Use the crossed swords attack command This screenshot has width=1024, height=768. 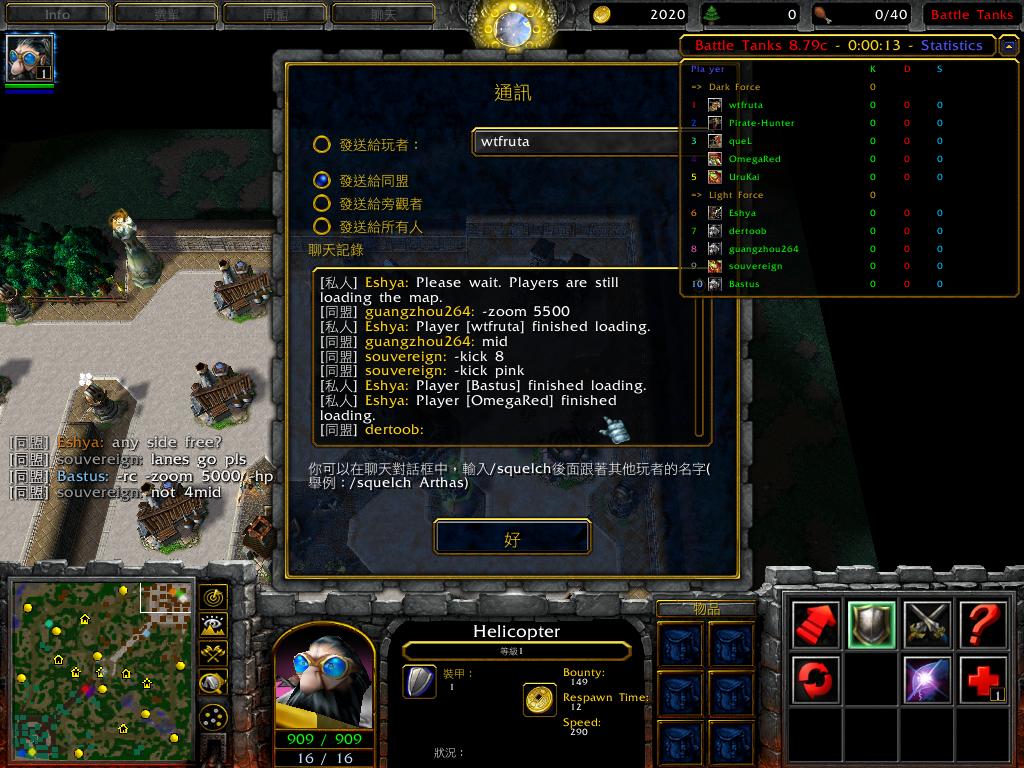click(x=927, y=625)
